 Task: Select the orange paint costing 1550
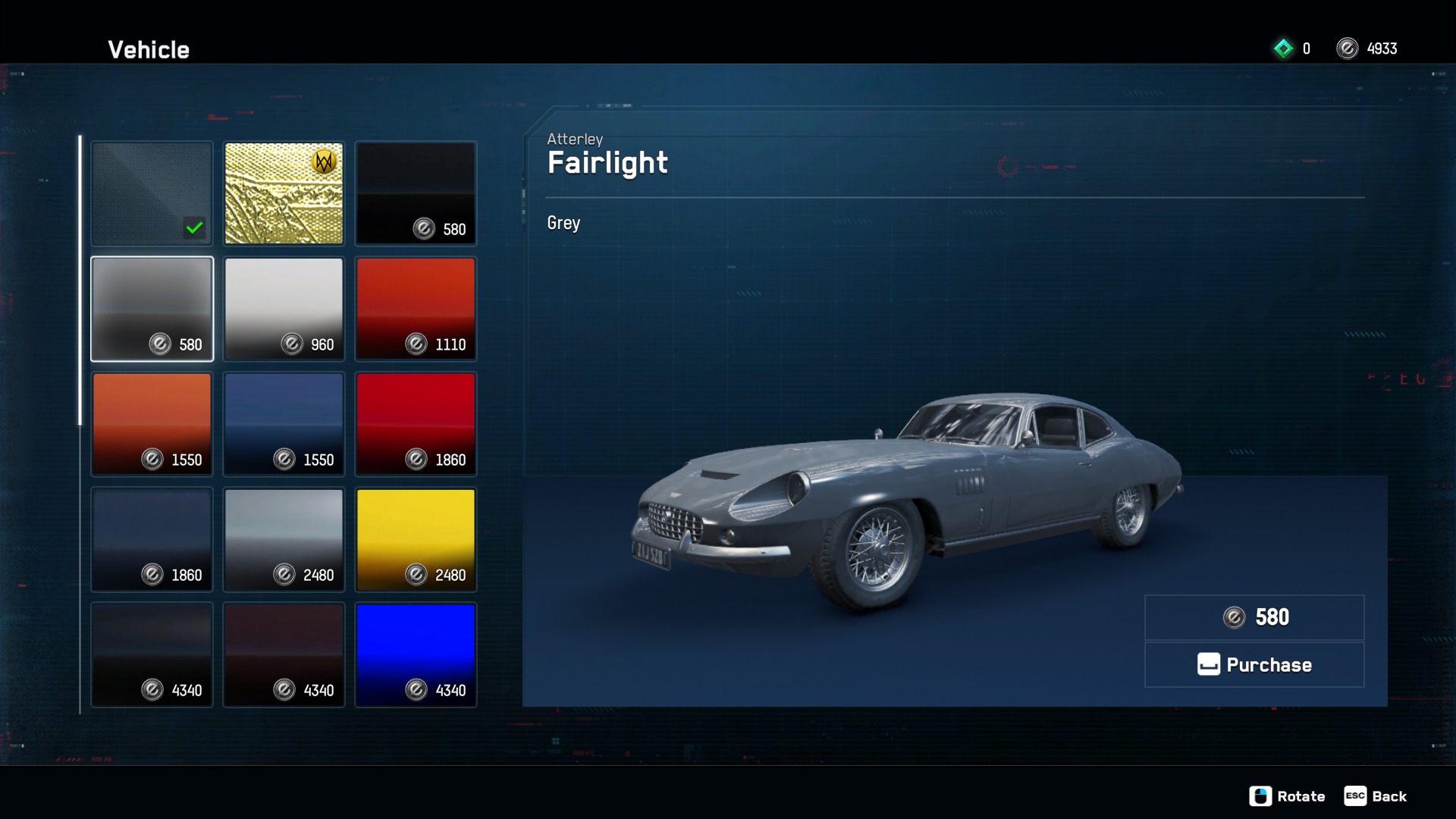pyautogui.click(x=152, y=424)
